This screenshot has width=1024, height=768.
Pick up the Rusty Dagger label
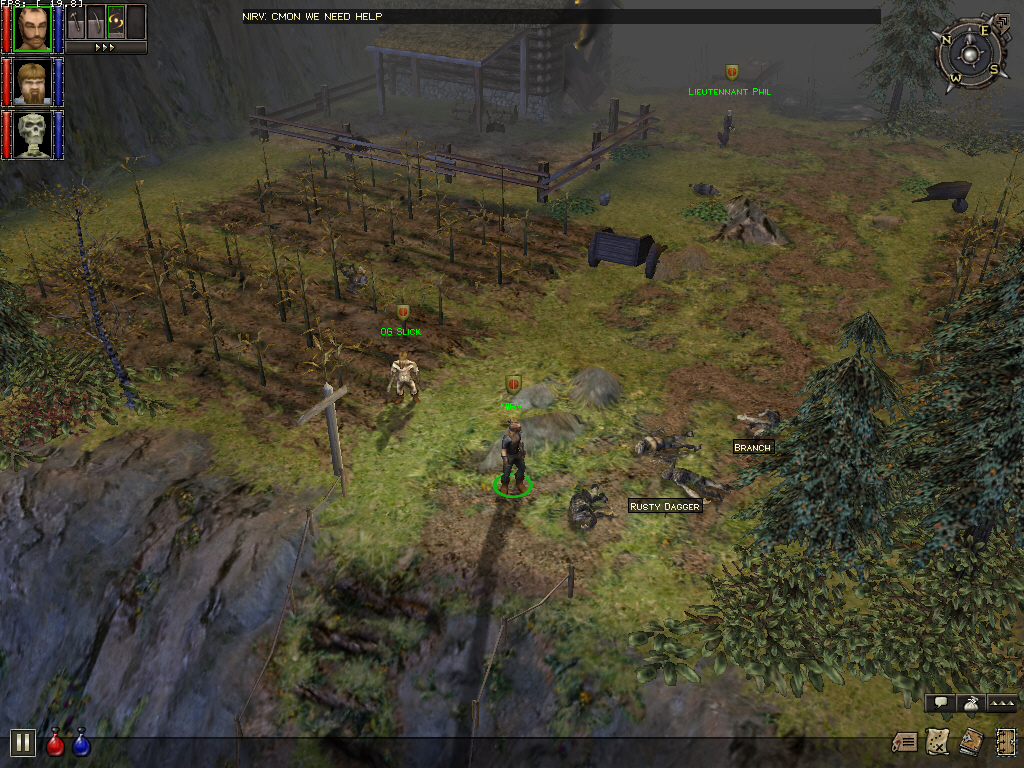pos(665,507)
